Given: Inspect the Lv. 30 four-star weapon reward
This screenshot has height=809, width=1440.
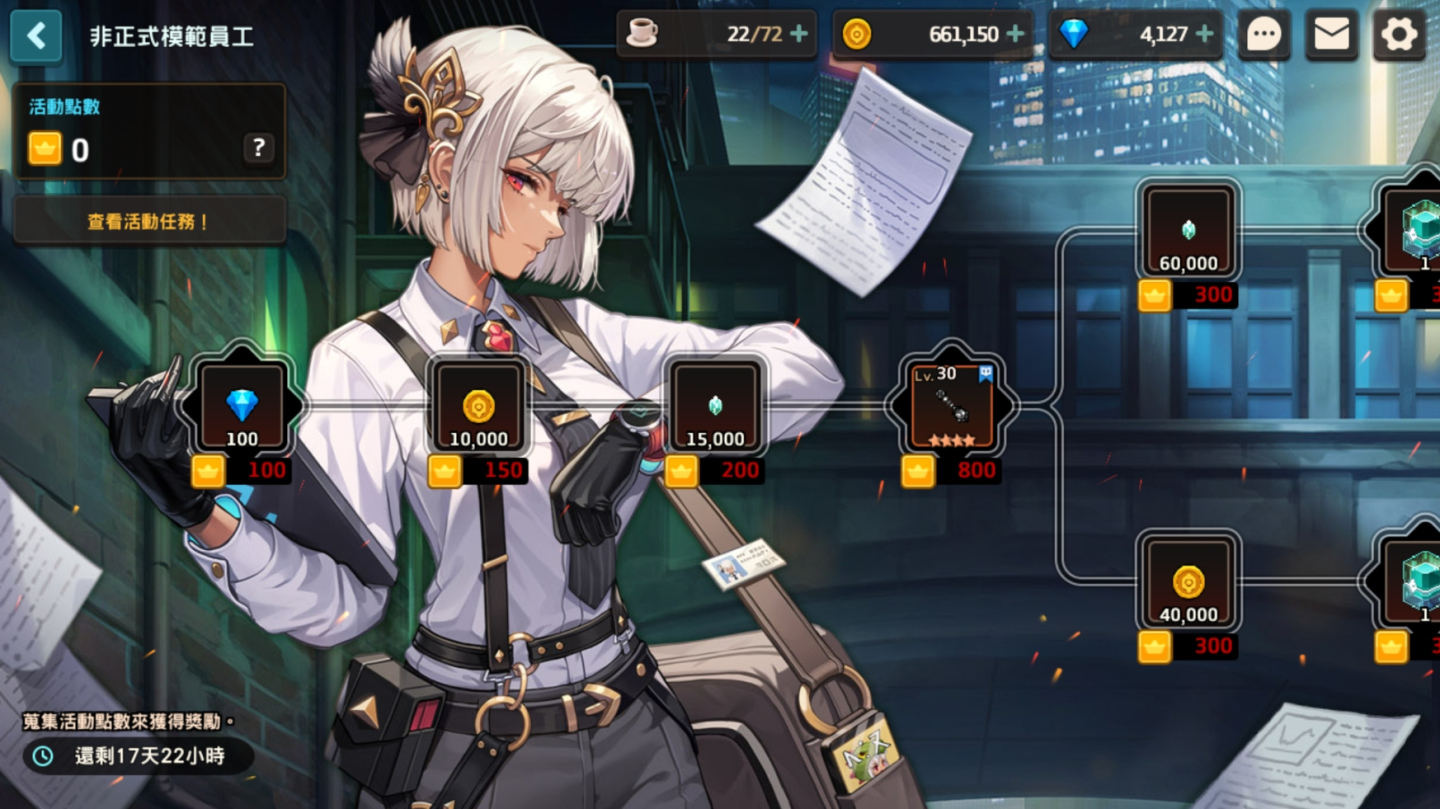Looking at the screenshot, I should point(951,406).
